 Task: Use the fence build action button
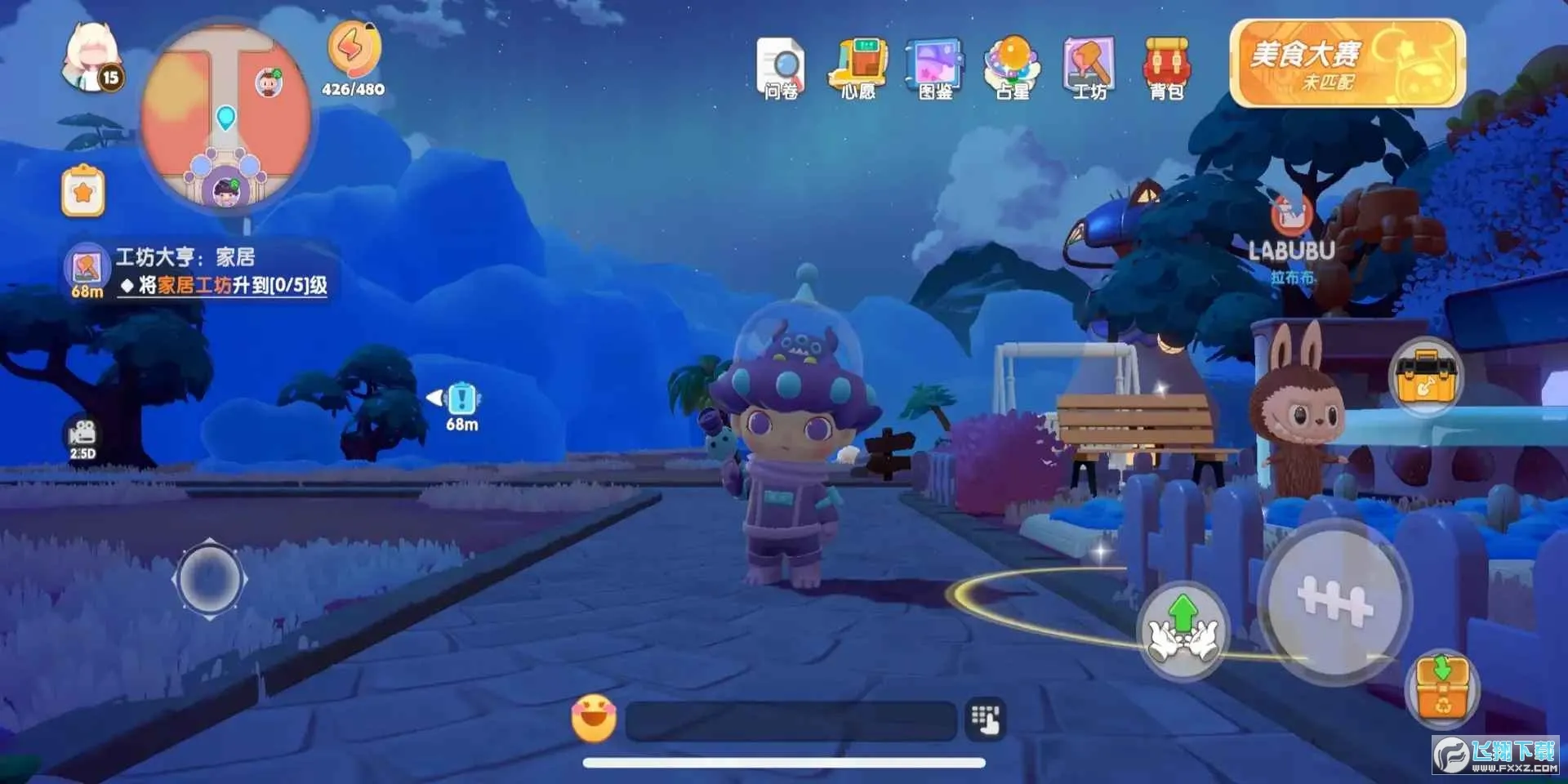coord(1334,604)
